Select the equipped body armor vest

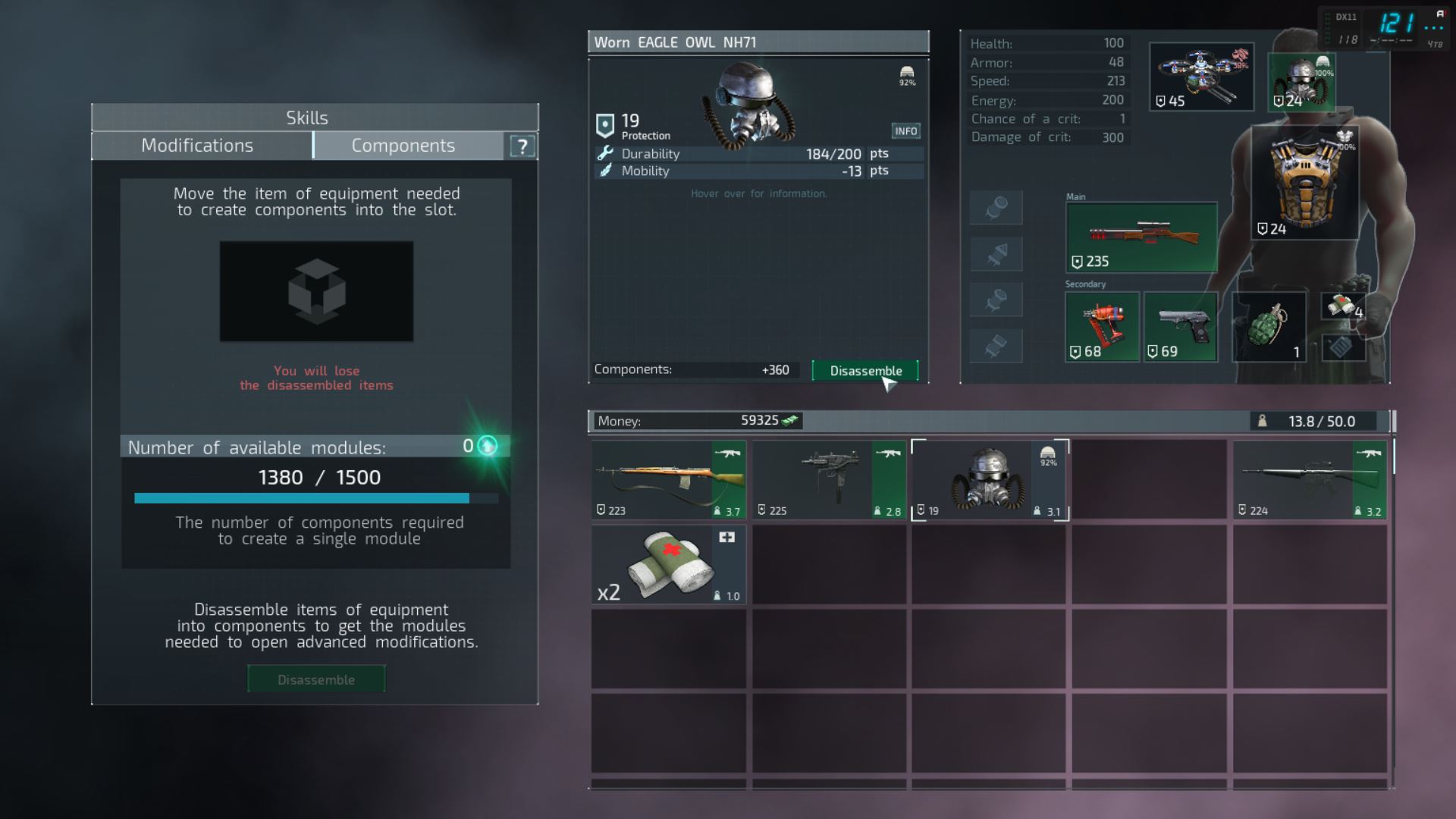tap(1304, 184)
